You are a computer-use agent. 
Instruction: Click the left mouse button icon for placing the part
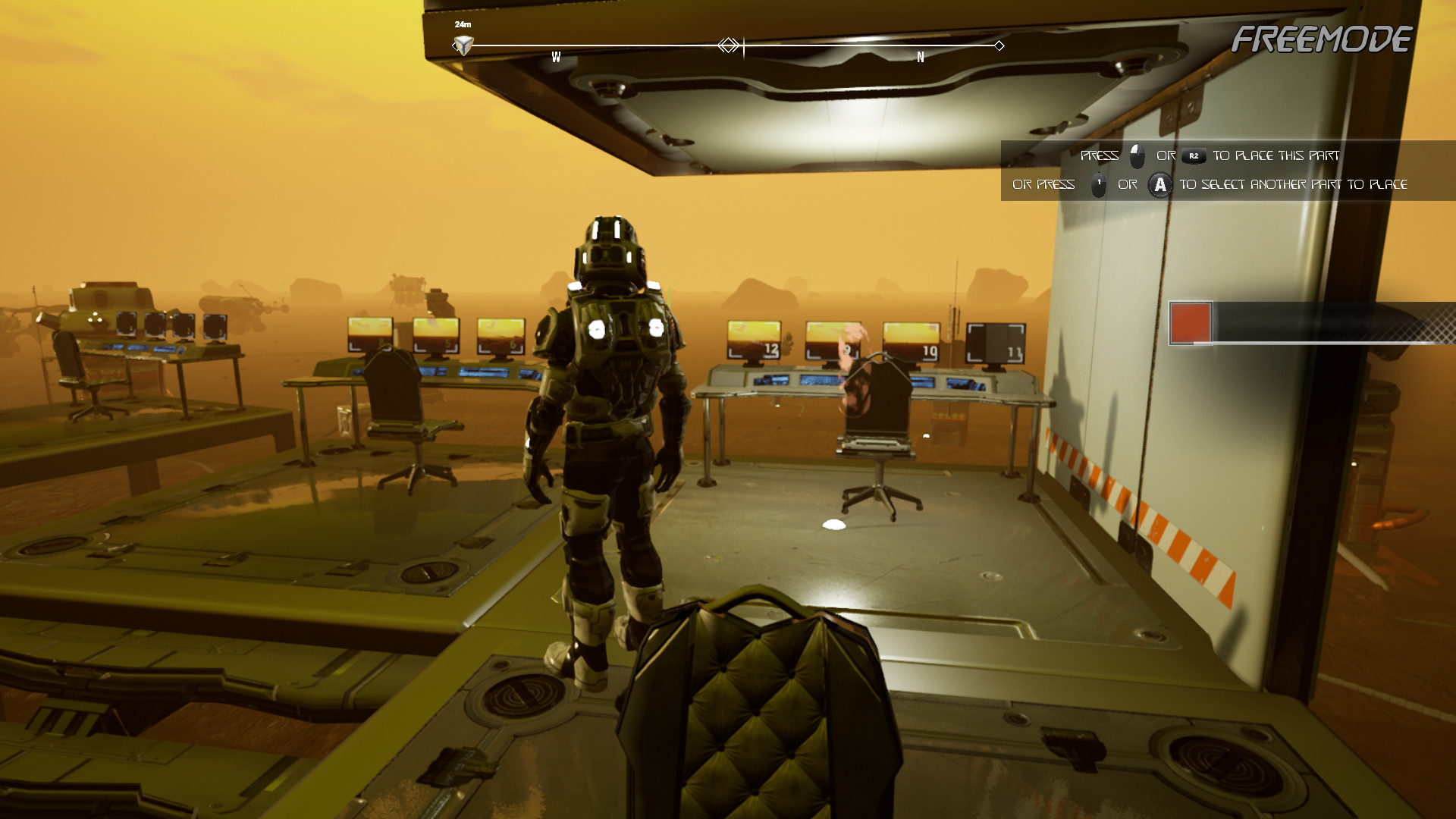click(1135, 156)
